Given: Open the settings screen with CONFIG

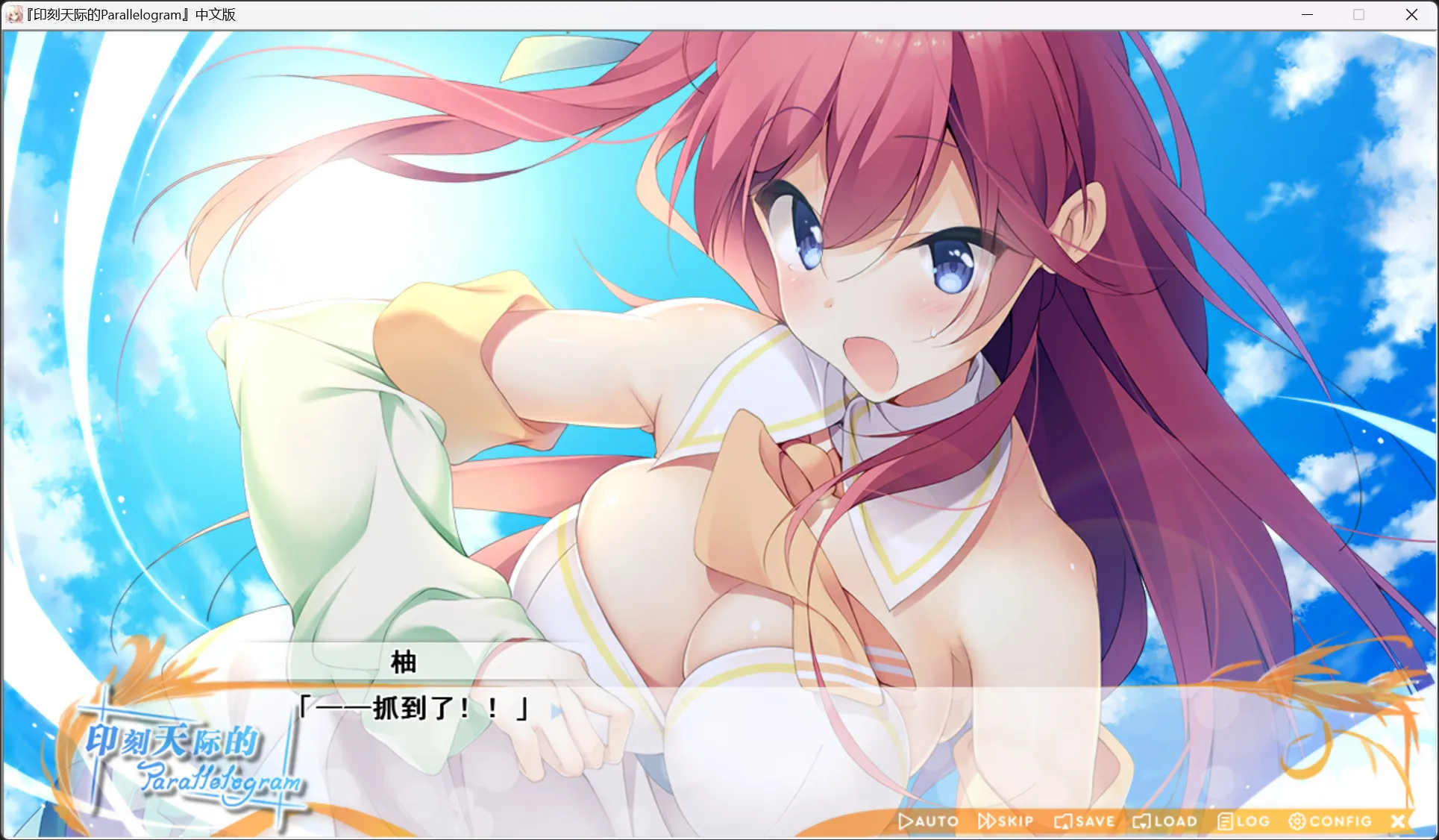Looking at the screenshot, I should tap(1335, 821).
